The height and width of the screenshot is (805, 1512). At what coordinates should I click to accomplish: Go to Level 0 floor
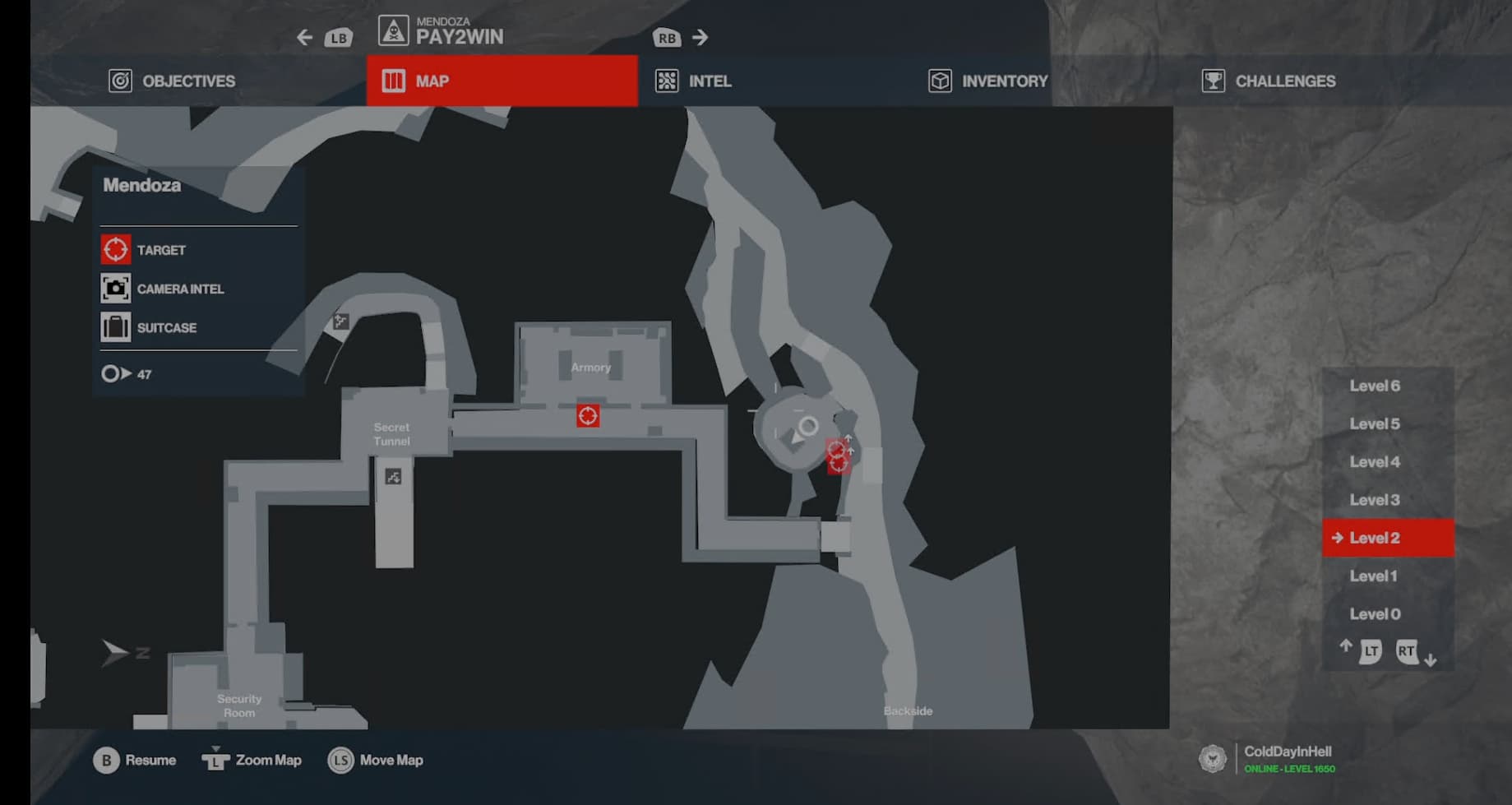coord(1374,614)
